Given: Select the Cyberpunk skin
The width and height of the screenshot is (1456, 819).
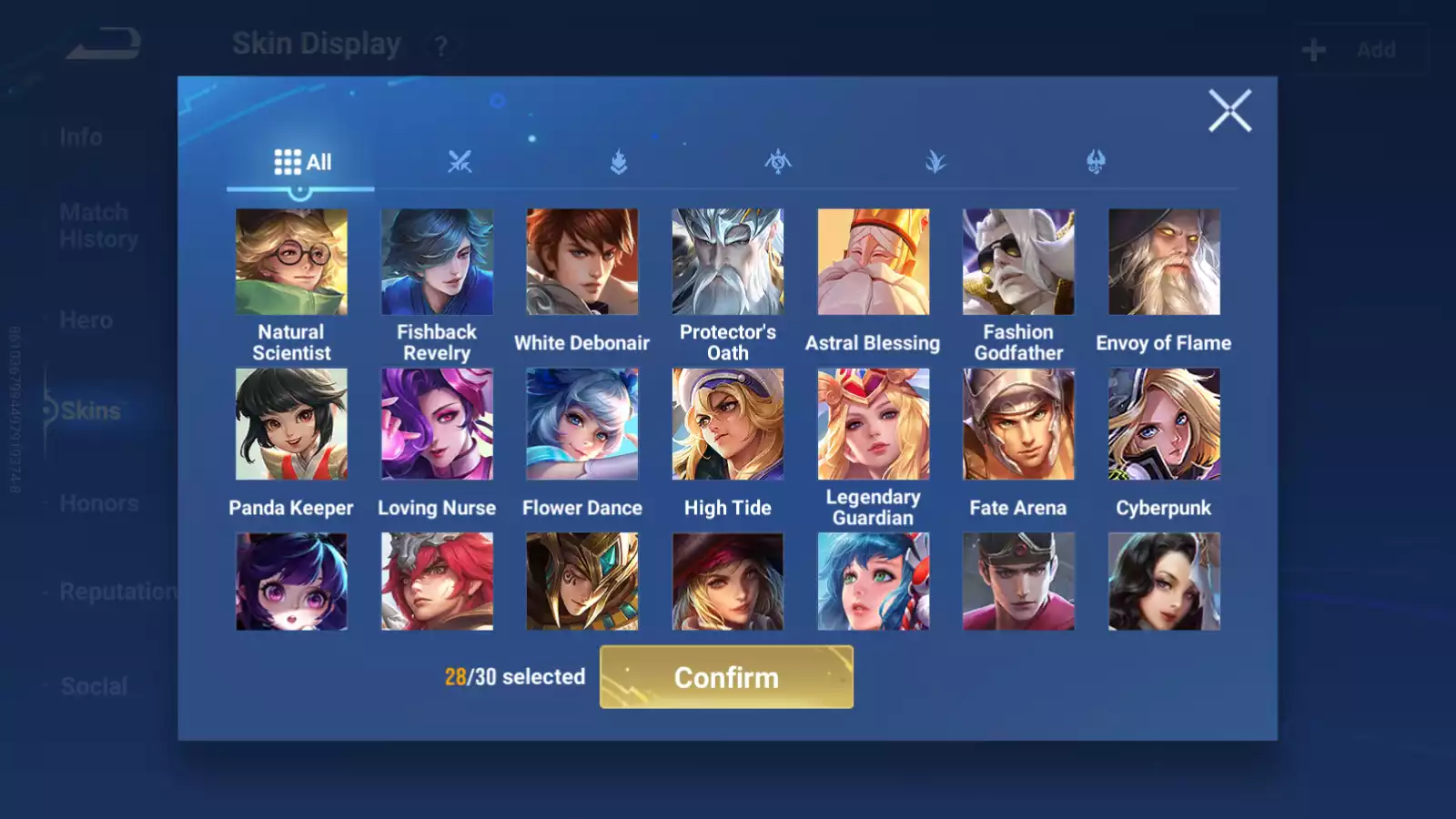Looking at the screenshot, I should click(x=1164, y=424).
